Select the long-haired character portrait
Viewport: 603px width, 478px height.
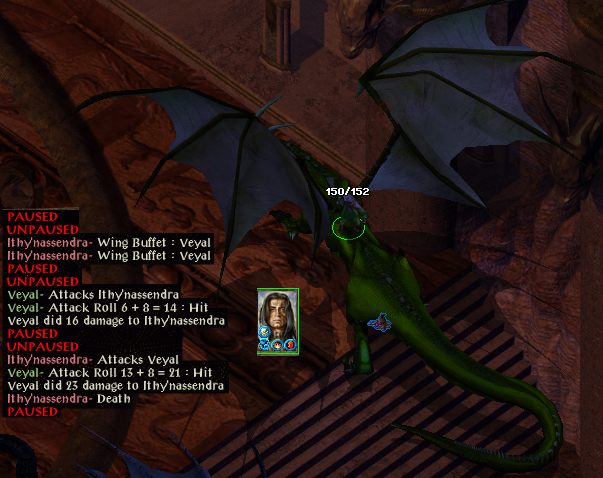pyautogui.click(x=278, y=318)
